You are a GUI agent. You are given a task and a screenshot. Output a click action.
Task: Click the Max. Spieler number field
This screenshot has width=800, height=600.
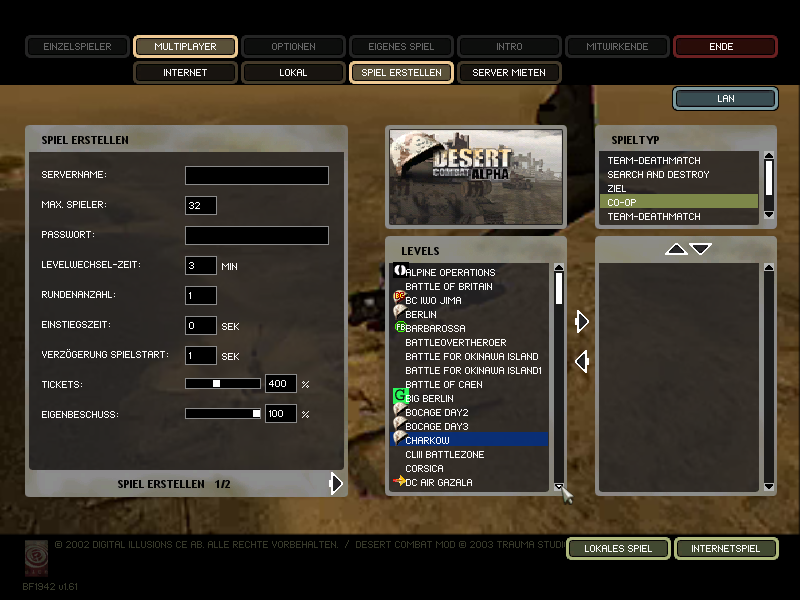pos(201,206)
